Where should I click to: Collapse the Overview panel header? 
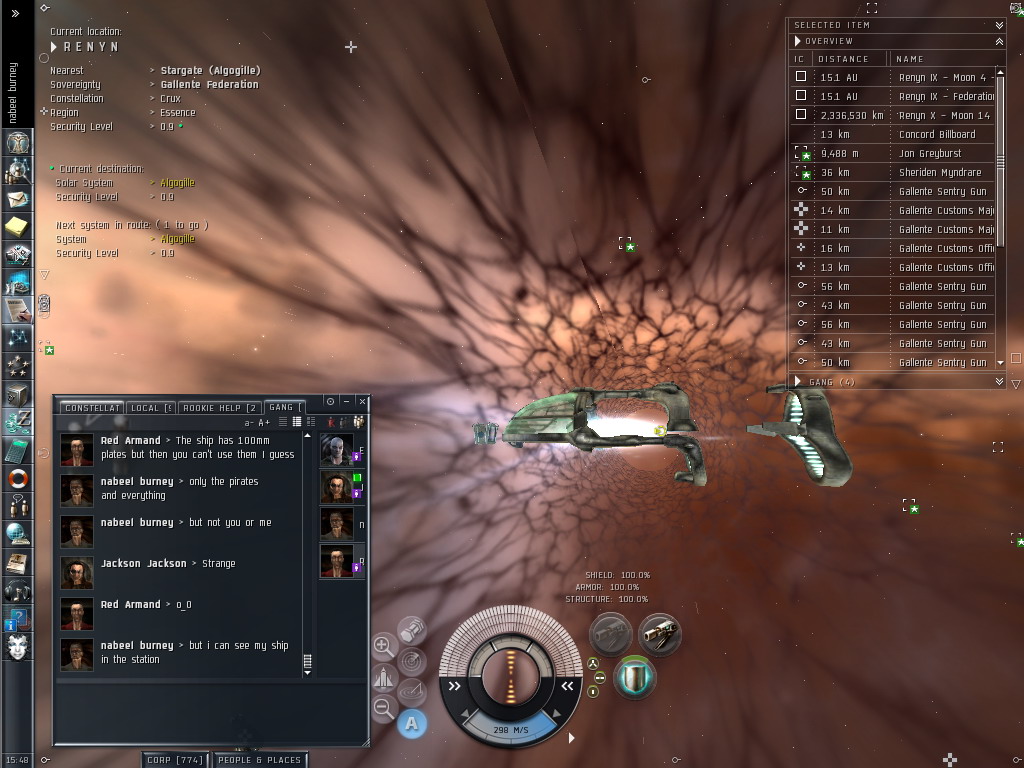coord(1000,41)
